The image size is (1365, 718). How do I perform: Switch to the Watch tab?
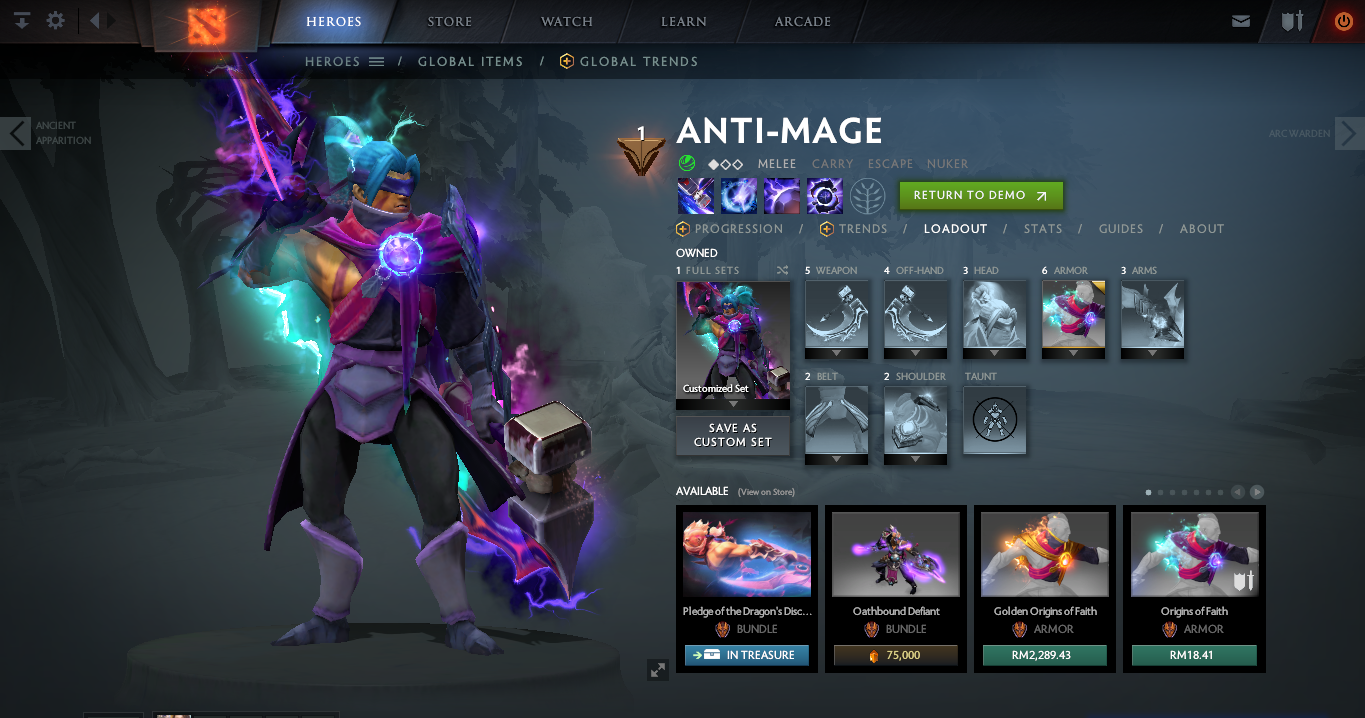tap(567, 22)
